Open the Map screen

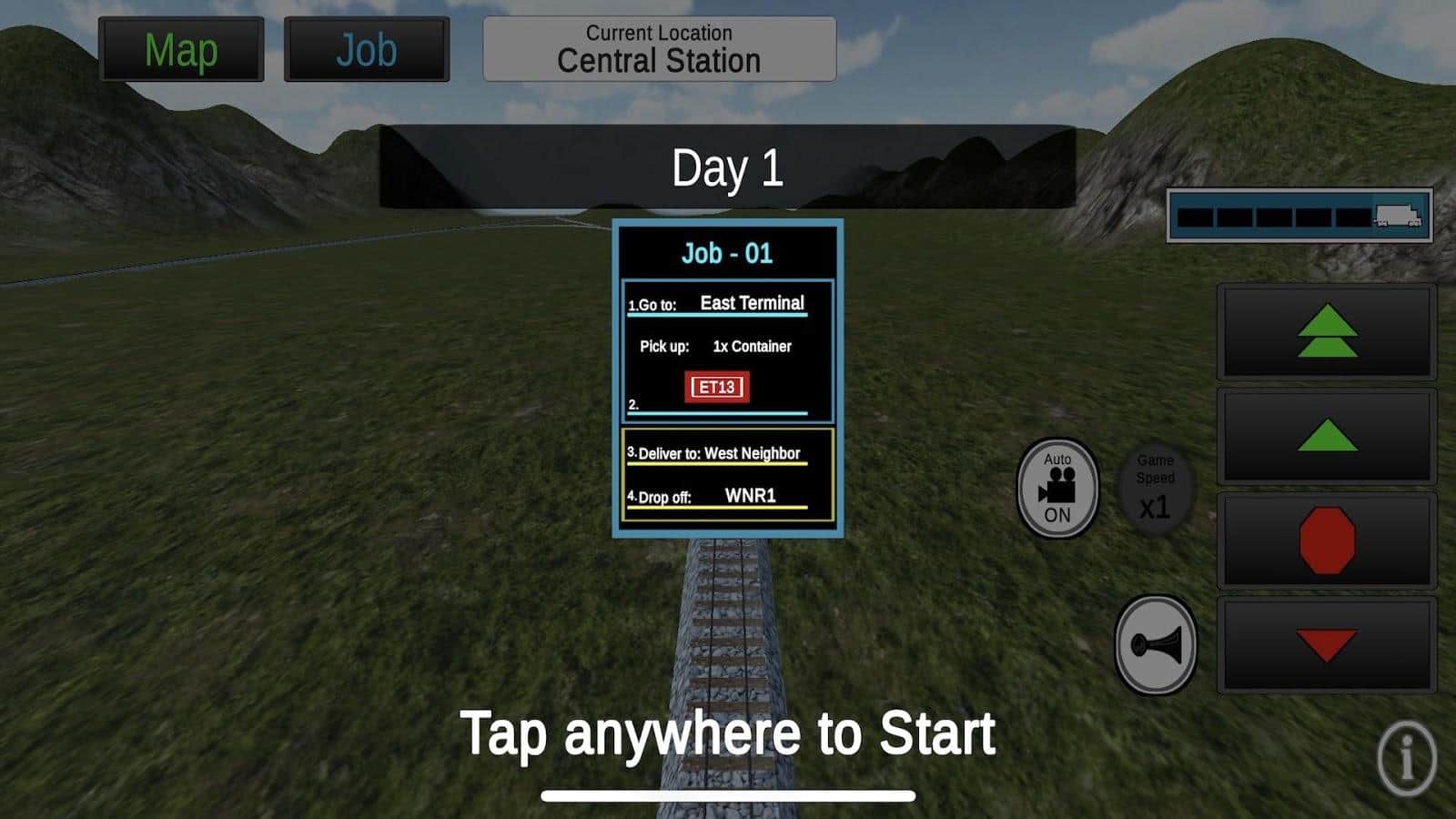(181, 50)
